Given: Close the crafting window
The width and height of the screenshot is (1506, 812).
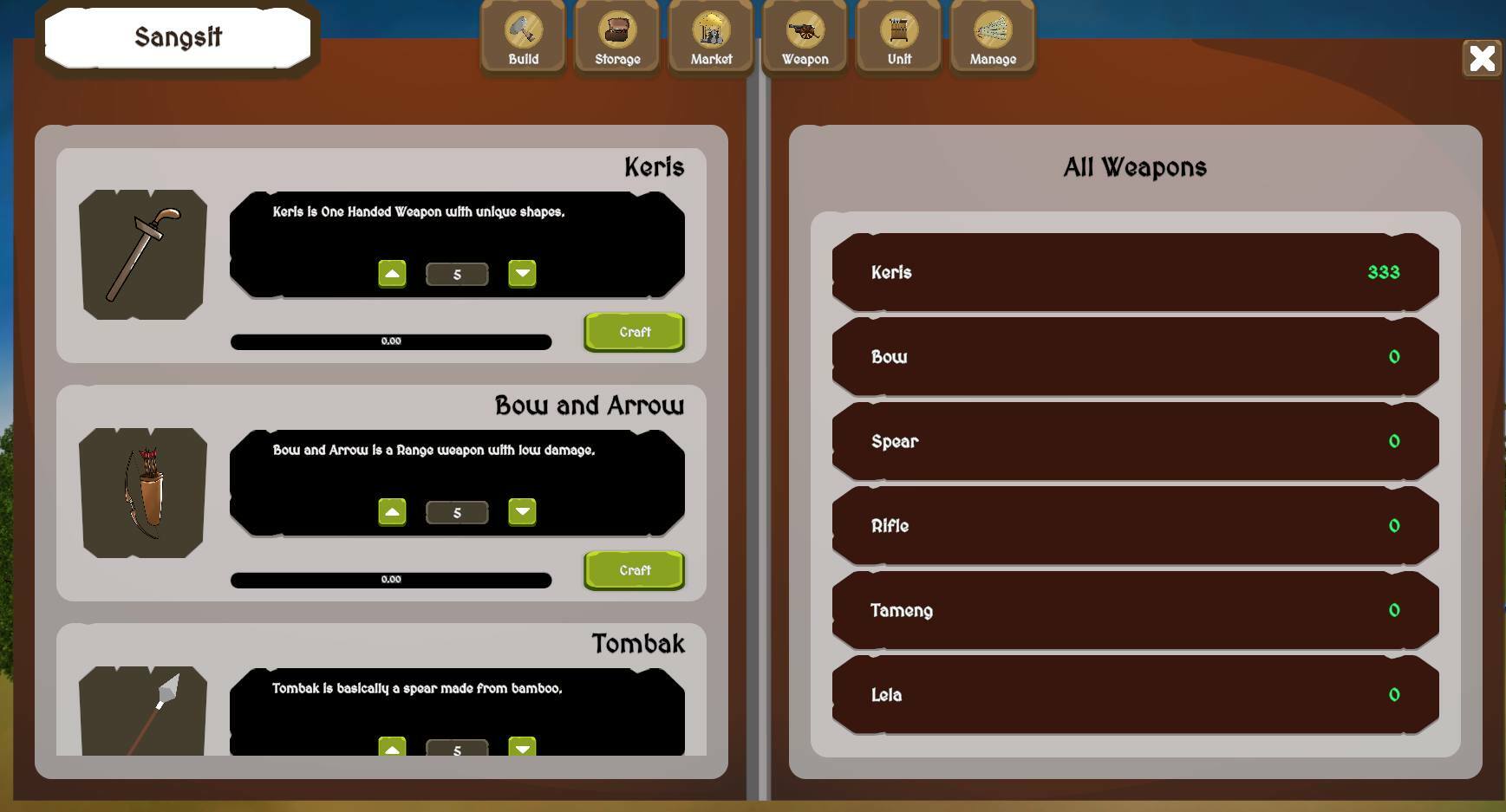Looking at the screenshot, I should click(x=1483, y=58).
